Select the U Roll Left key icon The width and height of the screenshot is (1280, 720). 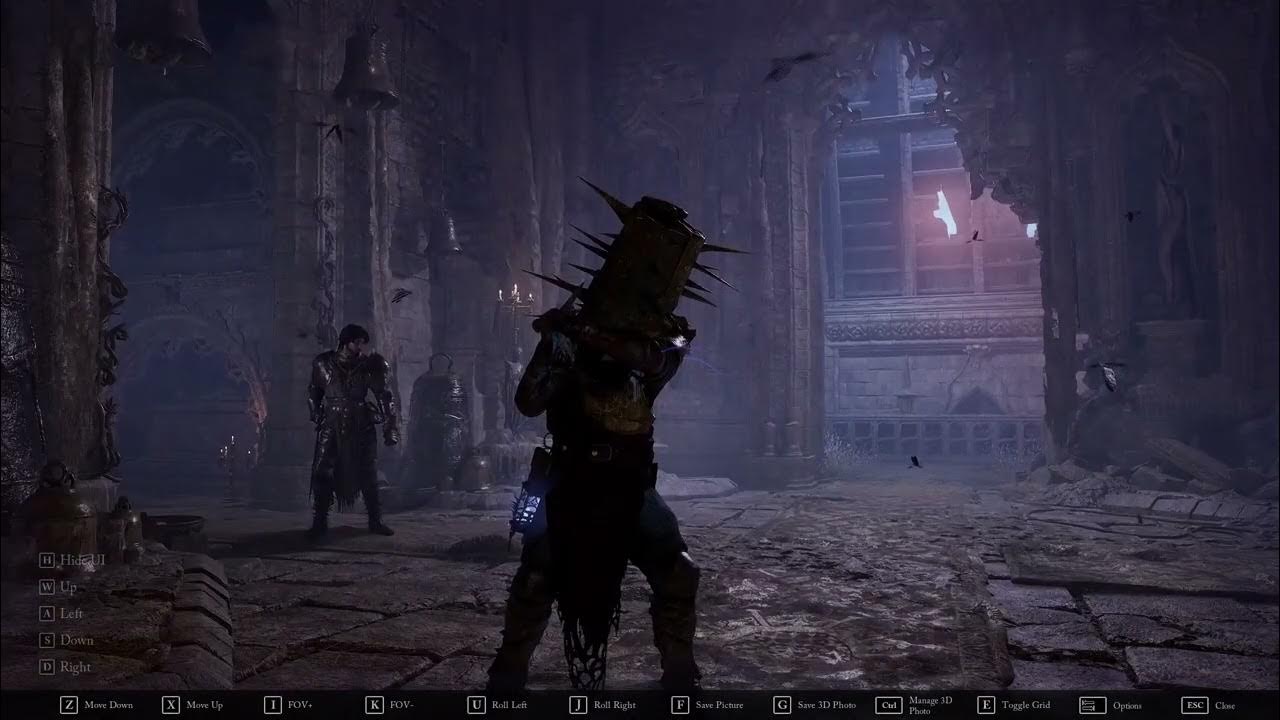click(x=476, y=704)
